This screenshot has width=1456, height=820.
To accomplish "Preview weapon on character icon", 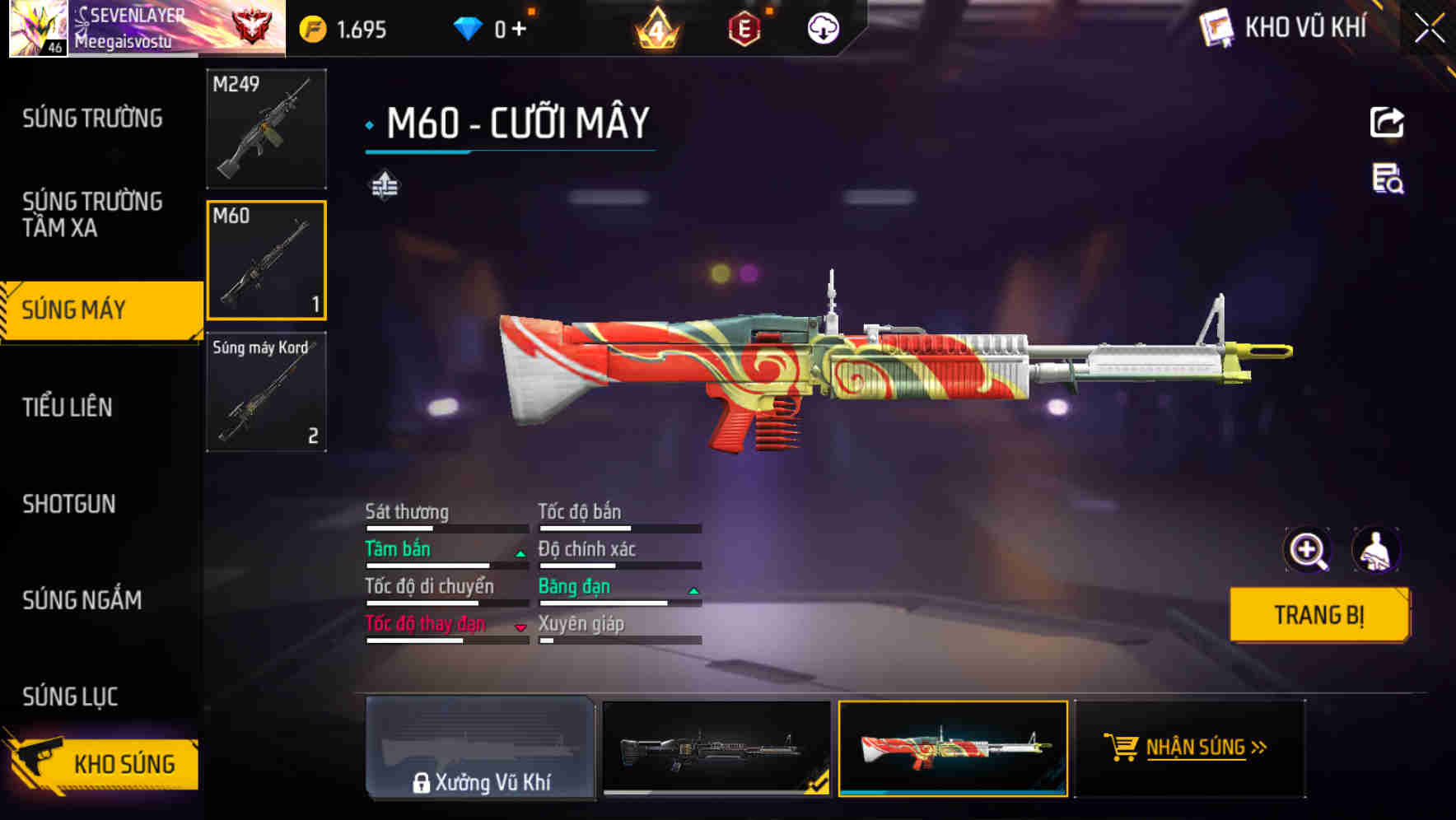I will [x=1375, y=550].
